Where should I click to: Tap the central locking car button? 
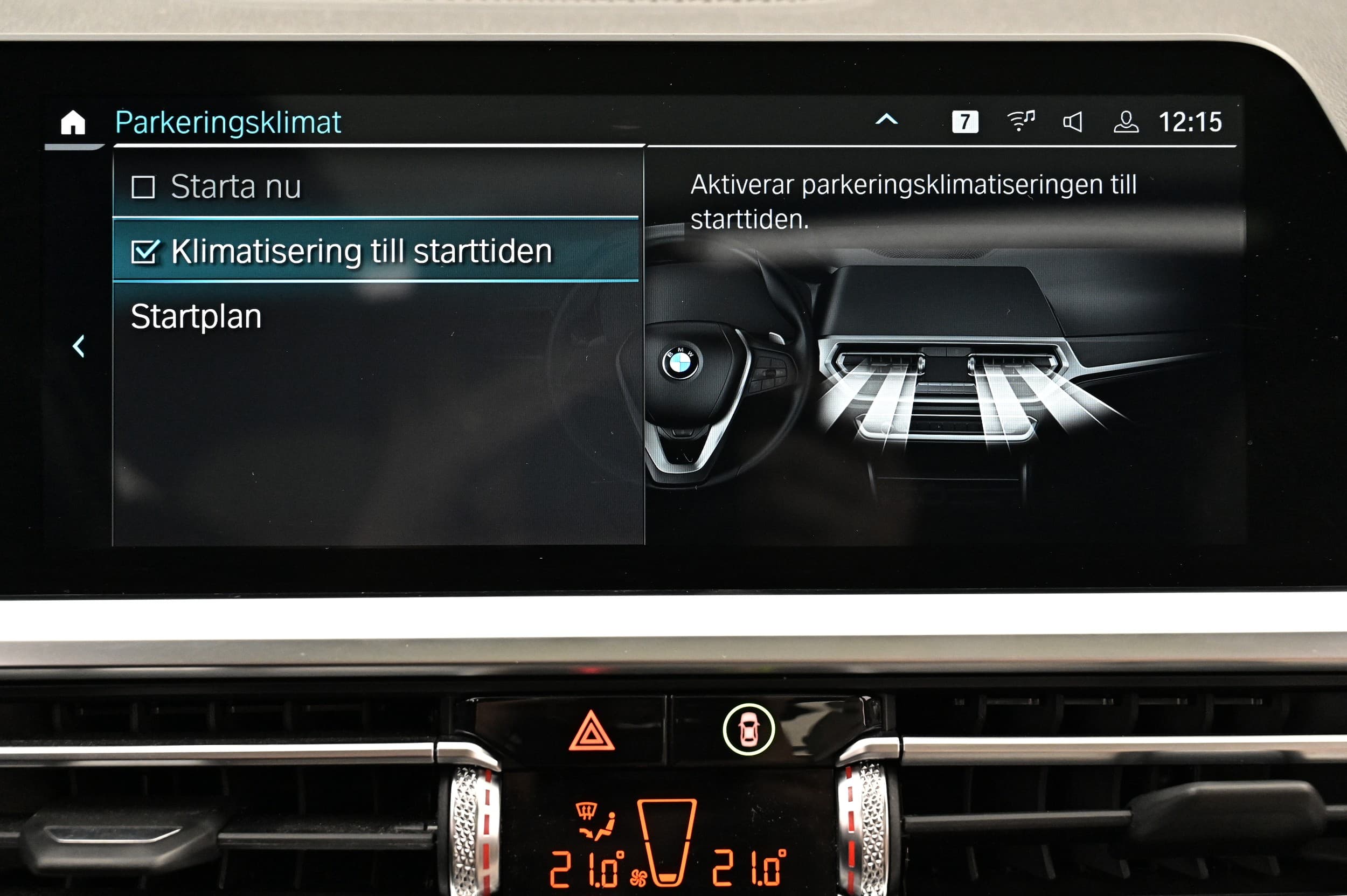(x=748, y=730)
